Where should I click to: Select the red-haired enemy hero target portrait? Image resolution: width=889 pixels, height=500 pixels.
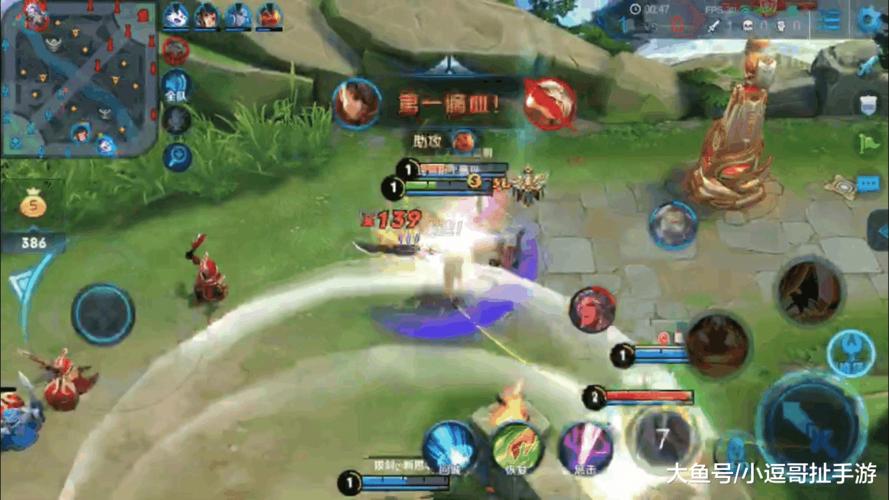point(593,309)
